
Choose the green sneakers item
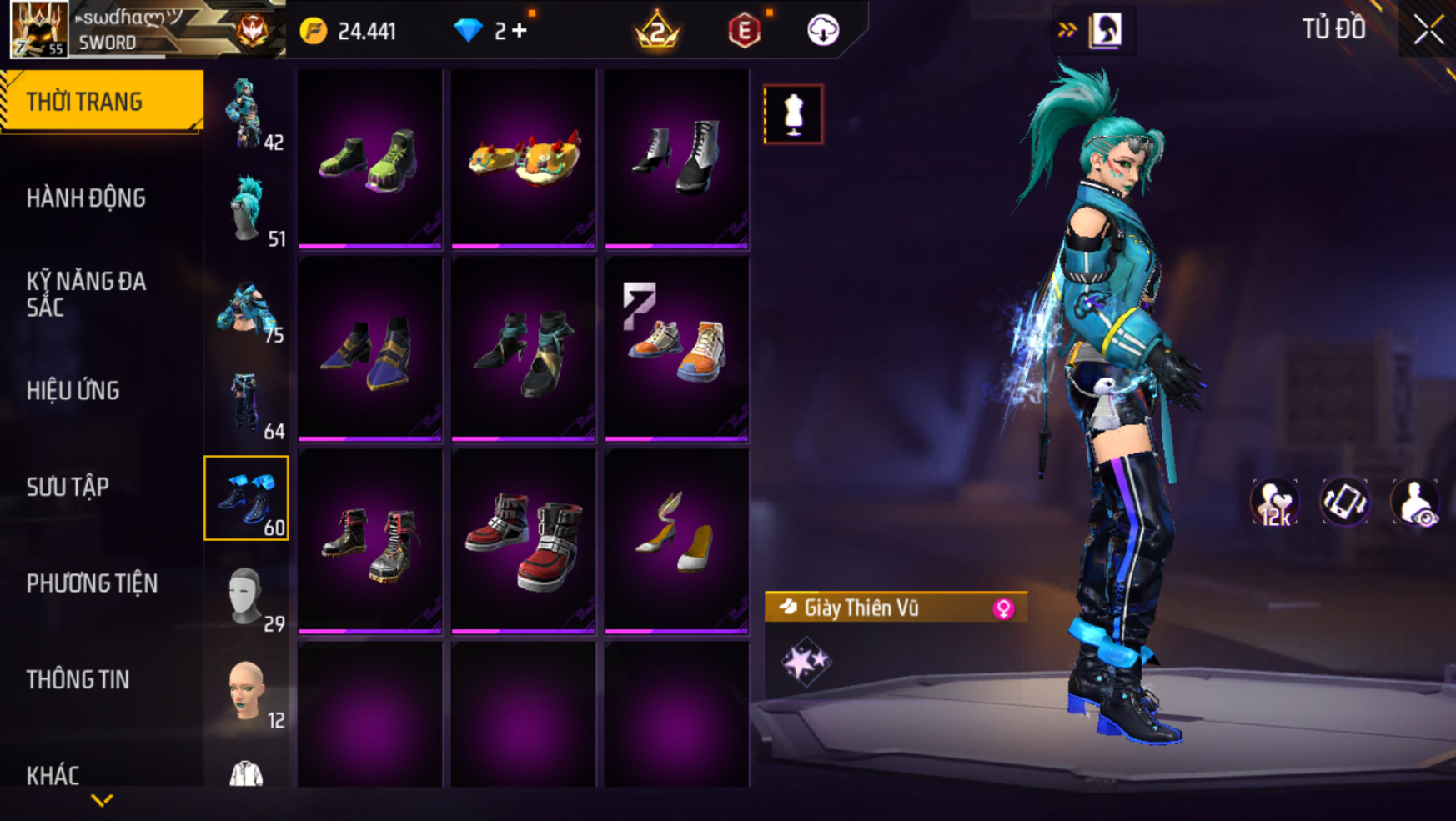[369, 158]
